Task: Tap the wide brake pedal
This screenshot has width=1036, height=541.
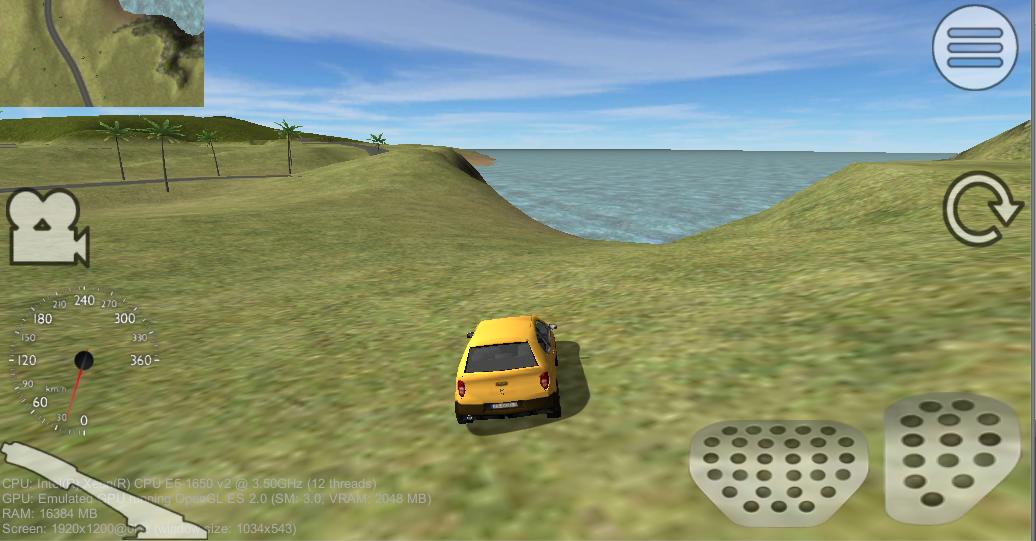Action: point(778,471)
